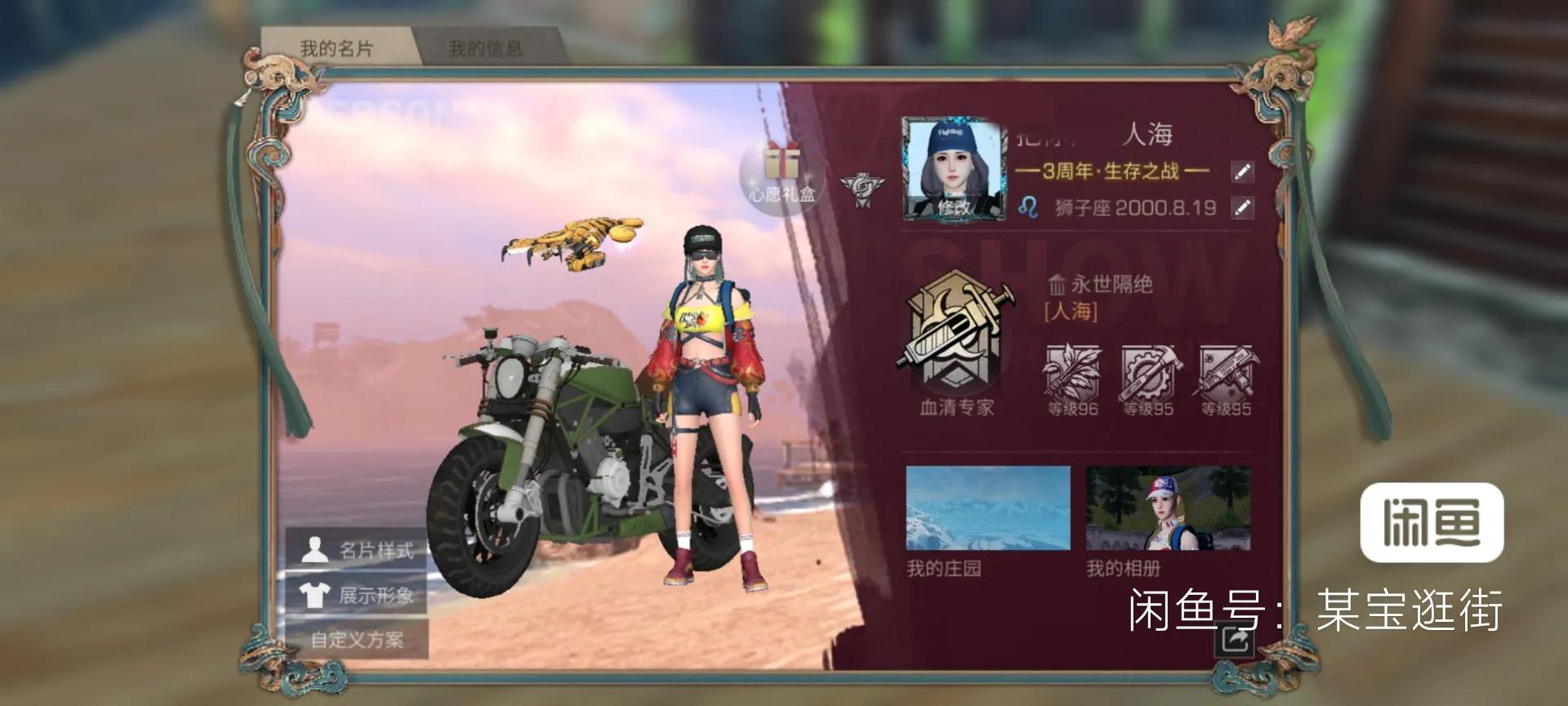Click the player avatar 修改 portrait
The height and width of the screenshot is (706, 1568).
(x=953, y=170)
